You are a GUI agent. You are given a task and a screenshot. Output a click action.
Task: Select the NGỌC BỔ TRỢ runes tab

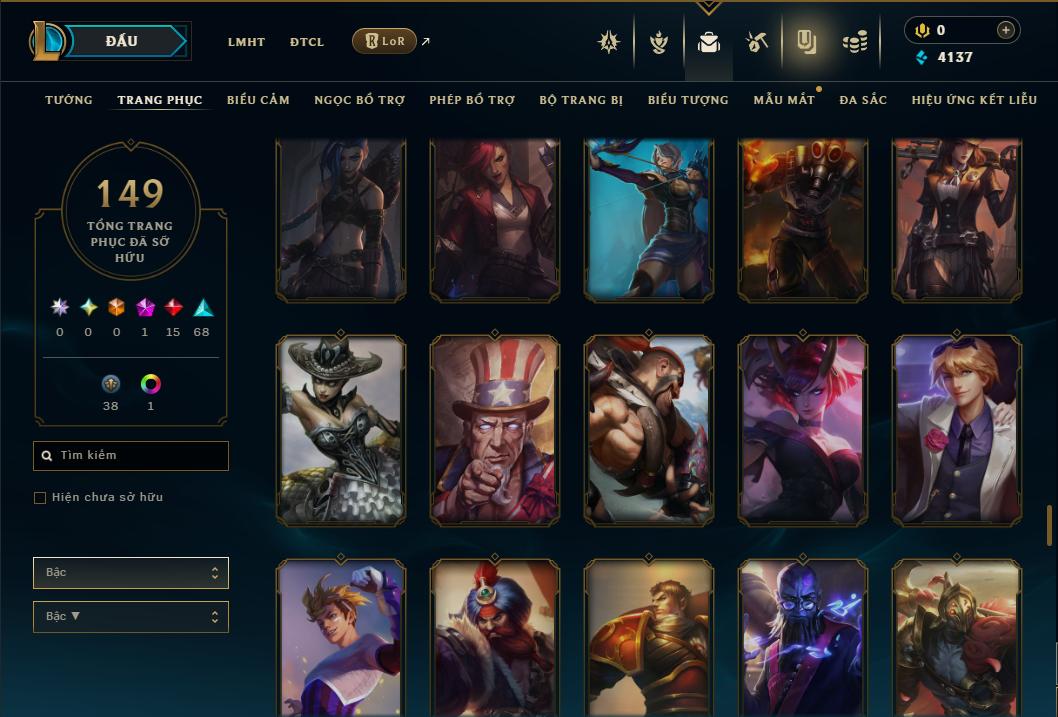point(359,100)
